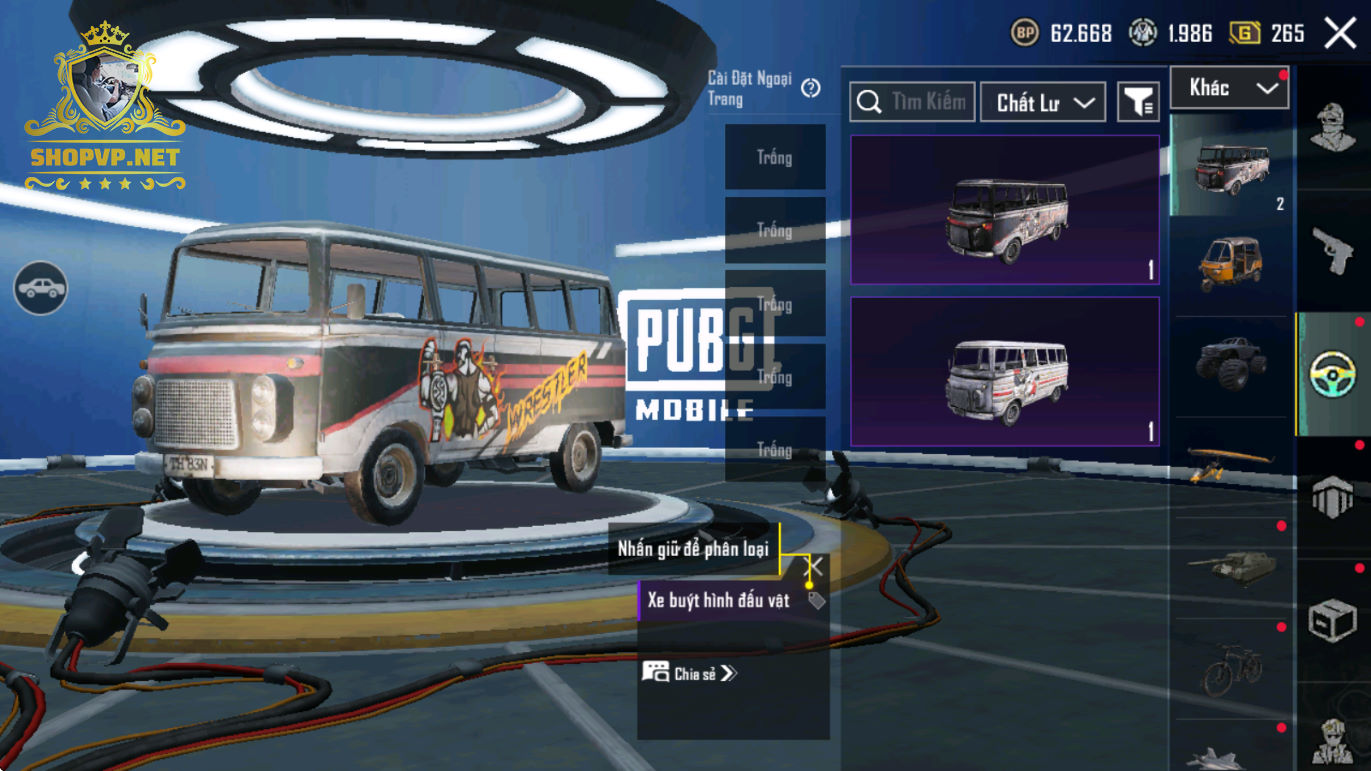This screenshot has height=771, width=1371.
Task: Select the white wrestler bus skin
Action: [x=1005, y=372]
